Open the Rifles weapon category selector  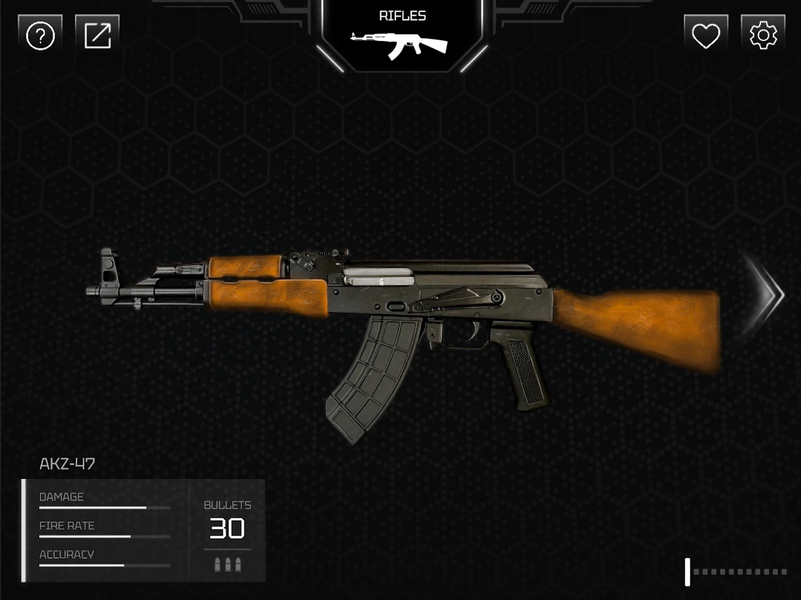pyautogui.click(x=402, y=36)
